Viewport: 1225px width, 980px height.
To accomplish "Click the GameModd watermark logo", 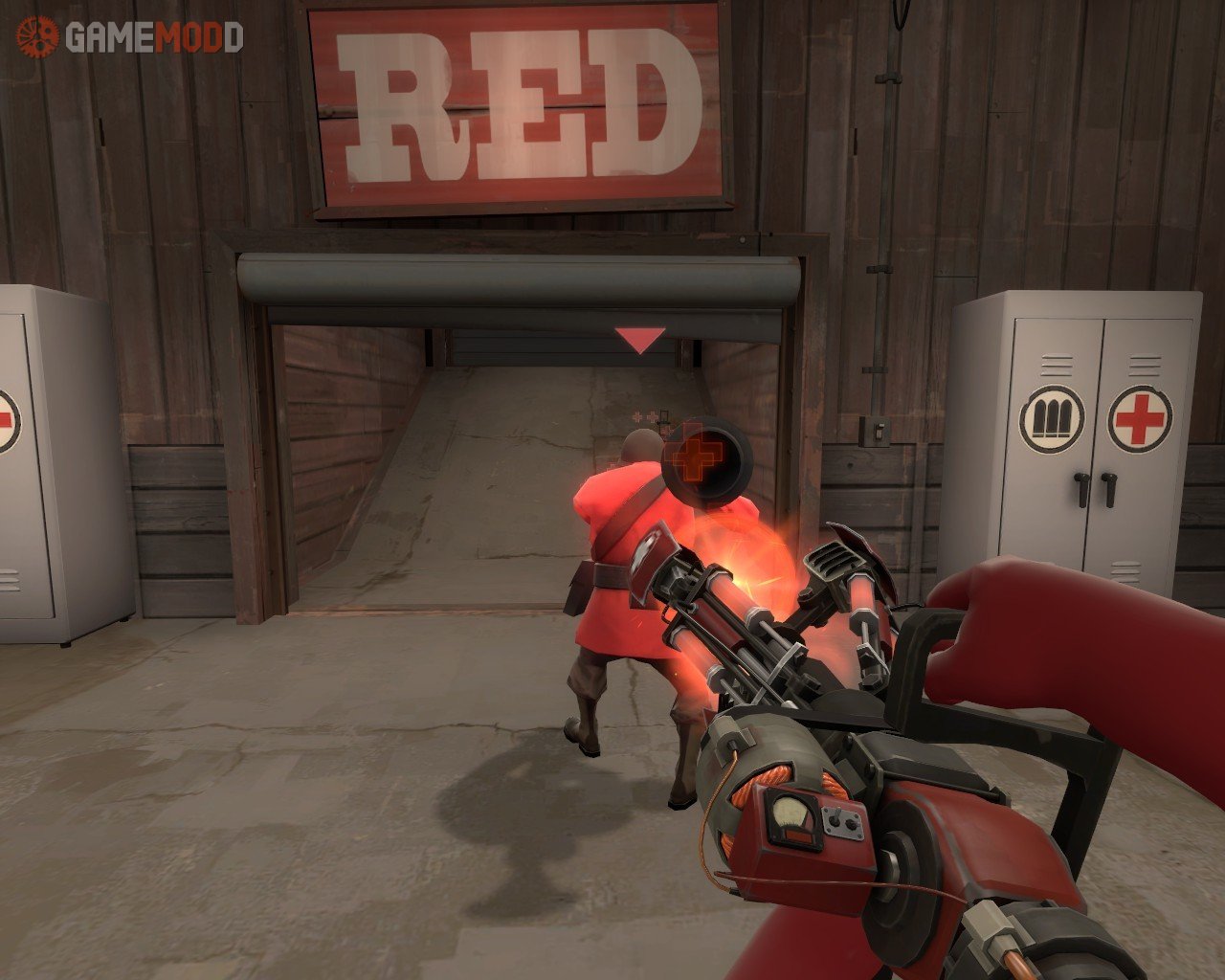I will click(x=130, y=37).
